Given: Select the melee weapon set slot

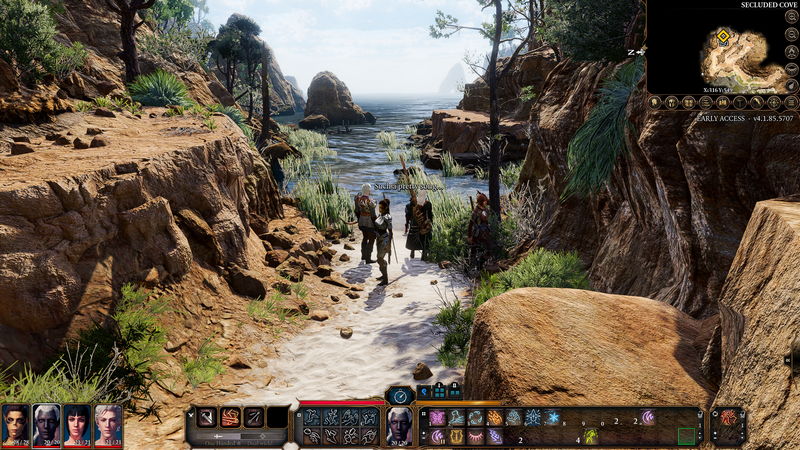Looking at the screenshot, I should 207,417.
